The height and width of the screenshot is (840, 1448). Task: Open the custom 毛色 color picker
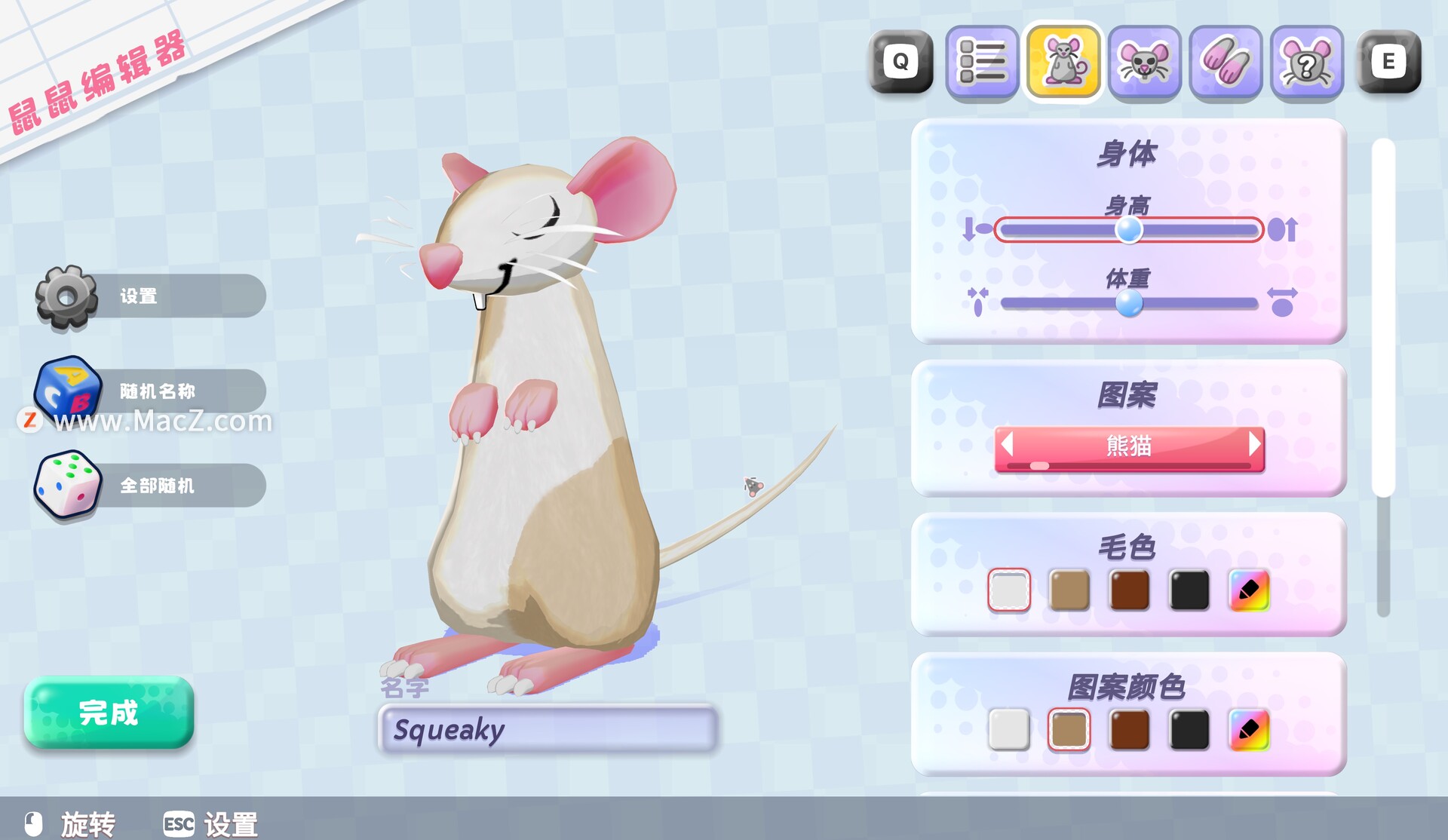point(1249,590)
